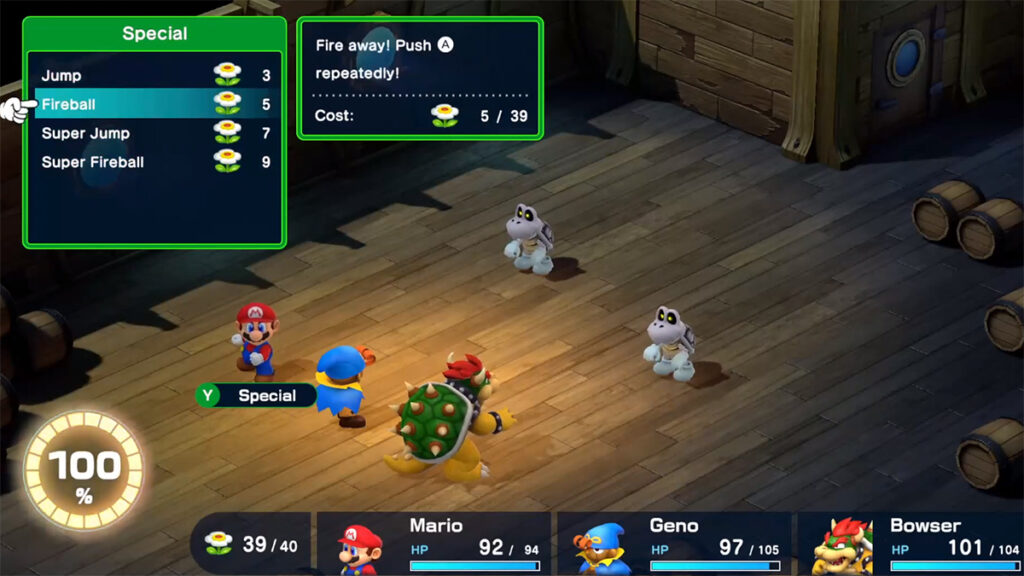This screenshot has width=1024, height=576.
Task: Choose Bowser's party status panel
Action: tap(910, 544)
